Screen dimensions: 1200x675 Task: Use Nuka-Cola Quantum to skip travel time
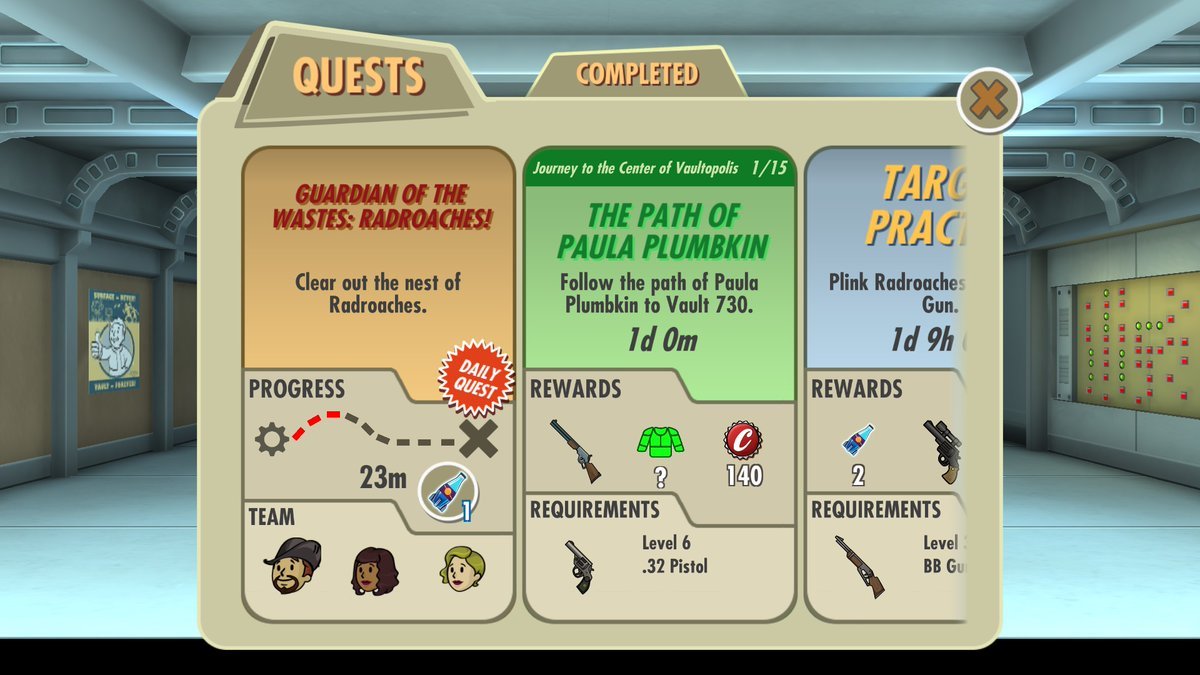point(448,488)
